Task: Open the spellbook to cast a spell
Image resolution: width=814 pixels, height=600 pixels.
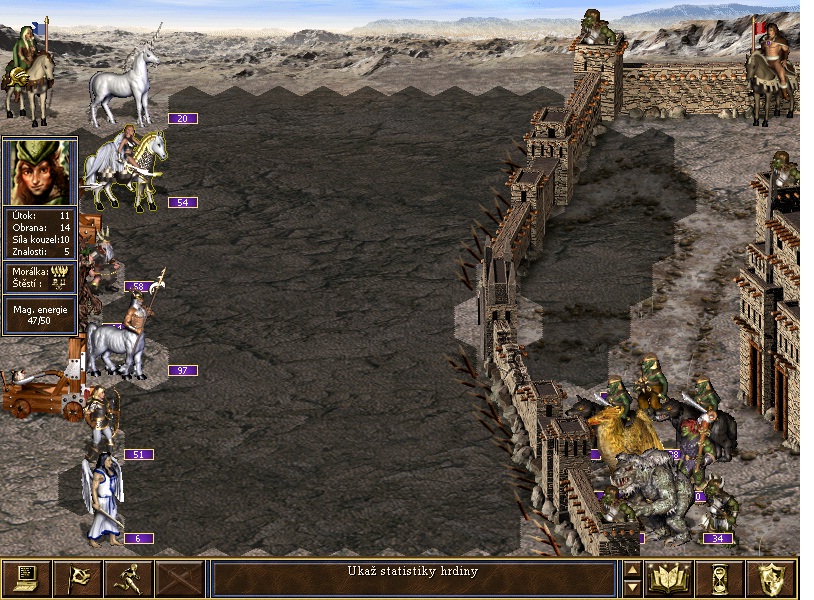Action: coord(670,578)
